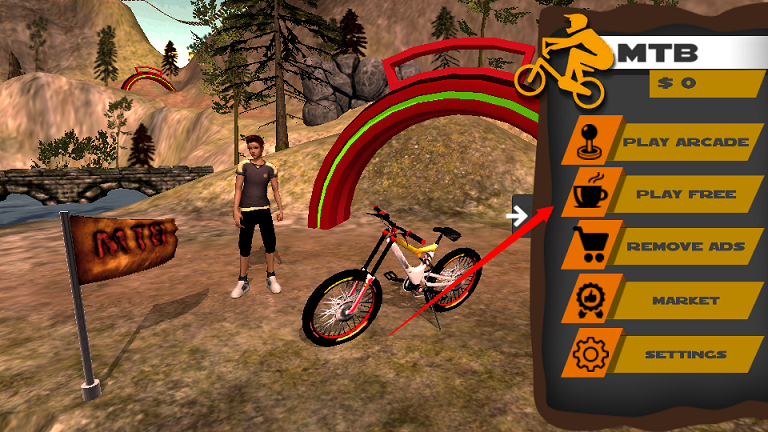This screenshot has width=768, height=432.
Task: Click the shopping cart icon
Action: [x=589, y=244]
